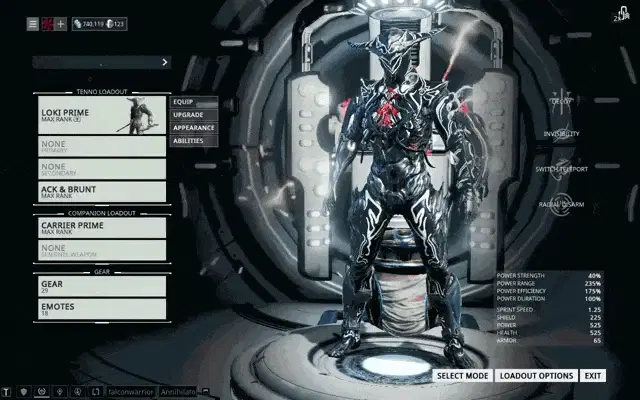Select the Ack & Brunt melee slot
Viewport: 640px width, 400px height.
click(x=102, y=191)
